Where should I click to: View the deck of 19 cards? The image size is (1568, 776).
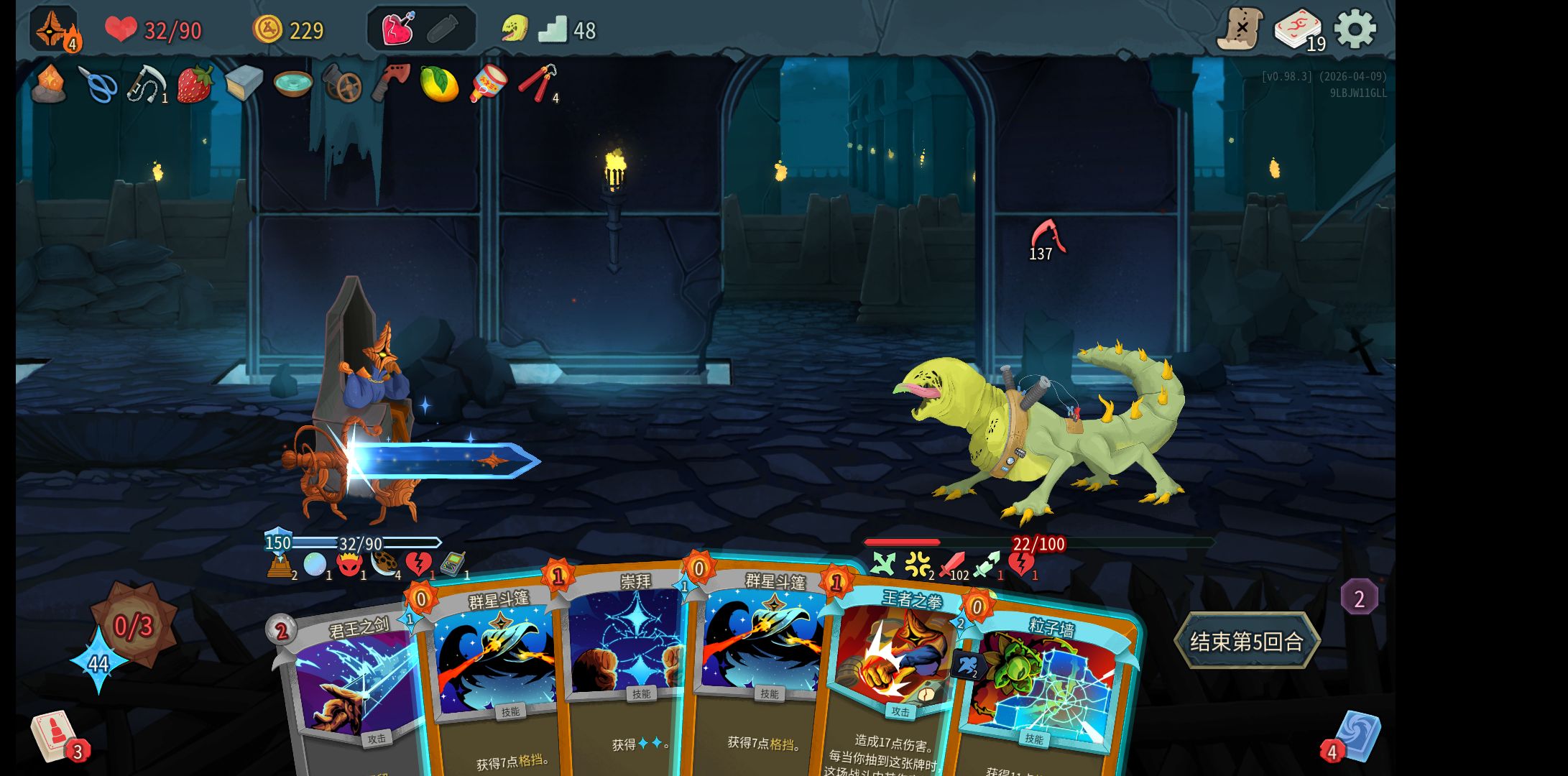pos(1299,30)
